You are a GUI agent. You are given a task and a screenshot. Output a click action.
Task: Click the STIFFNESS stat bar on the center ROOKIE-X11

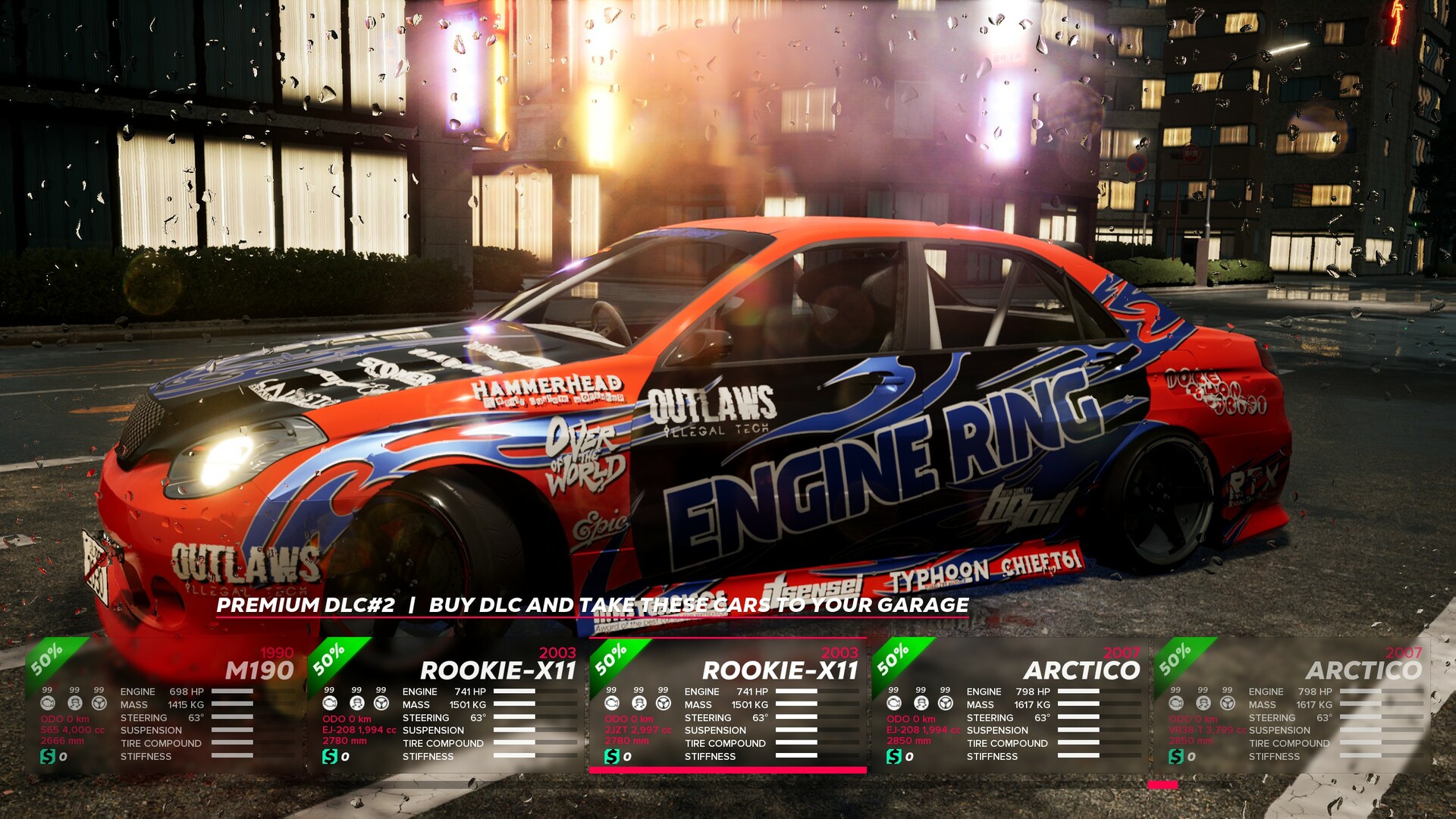796,756
